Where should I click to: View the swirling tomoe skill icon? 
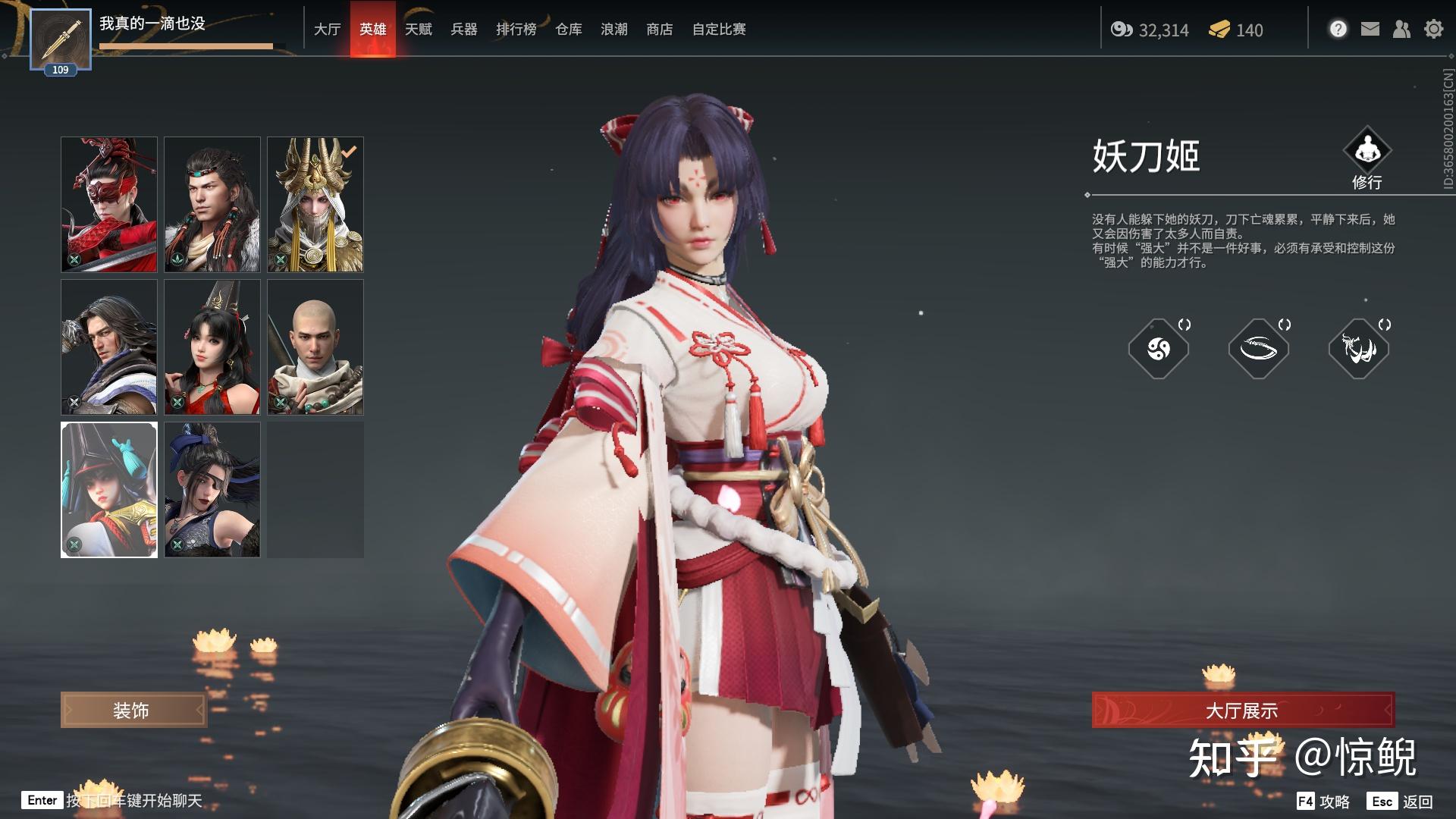point(1158,349)
